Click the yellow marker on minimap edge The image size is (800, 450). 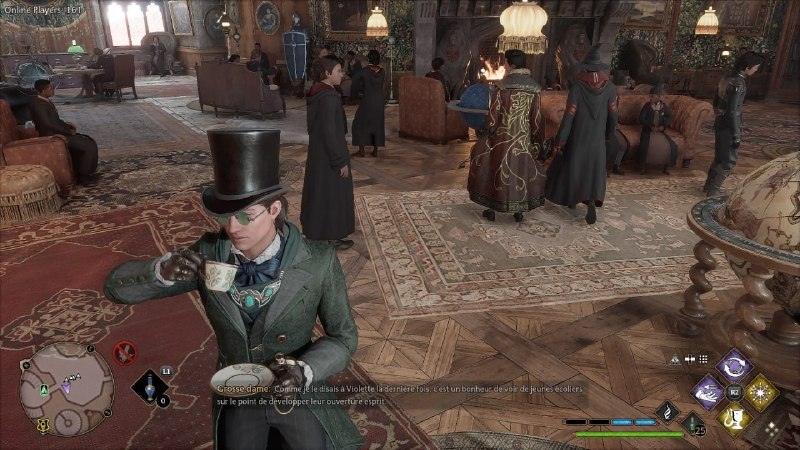point(43,425)
